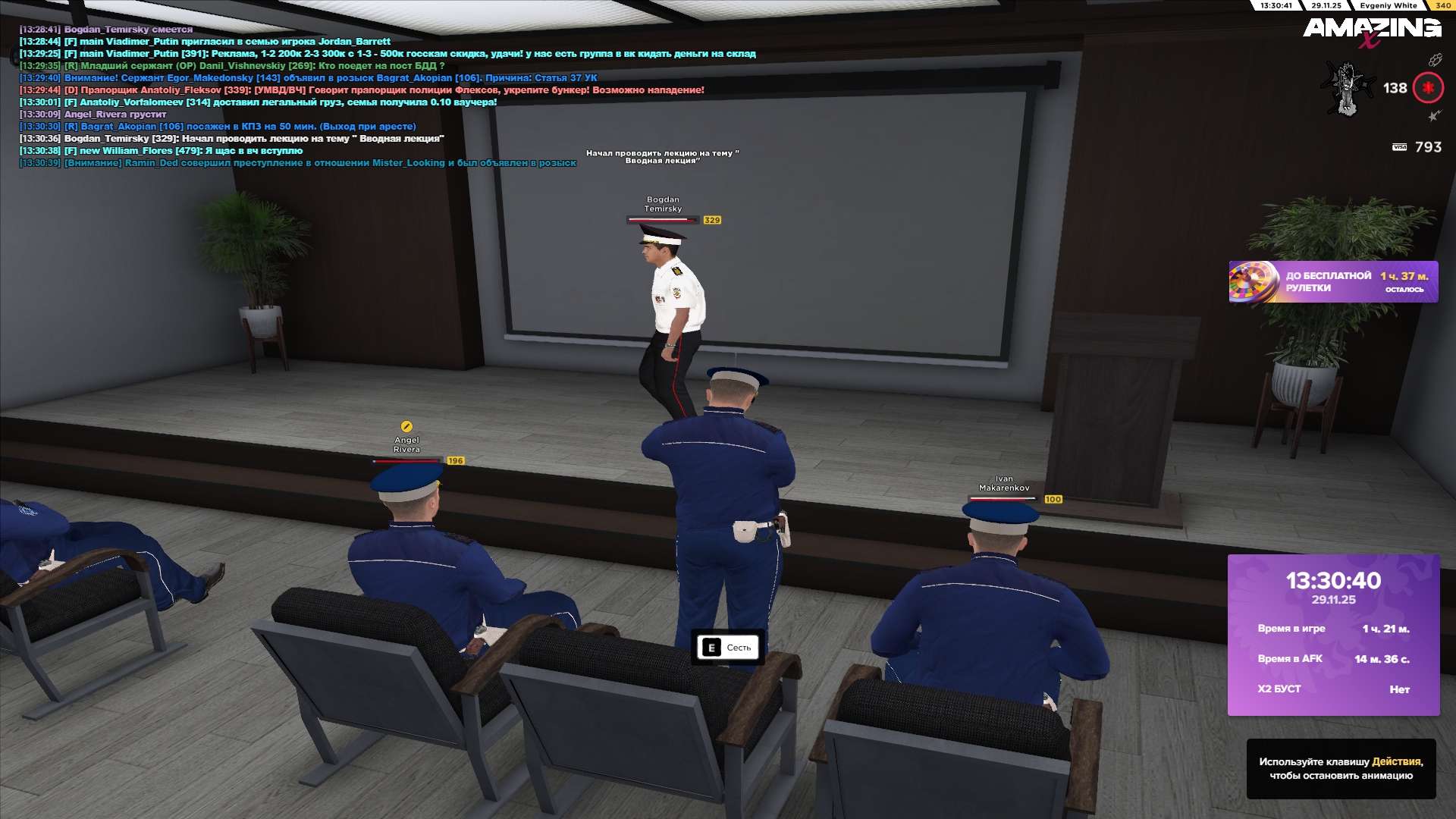This screenshot has width=1456, height=819.
Task: Open the free roulette countdown banner
Action: pos(1332,282)
